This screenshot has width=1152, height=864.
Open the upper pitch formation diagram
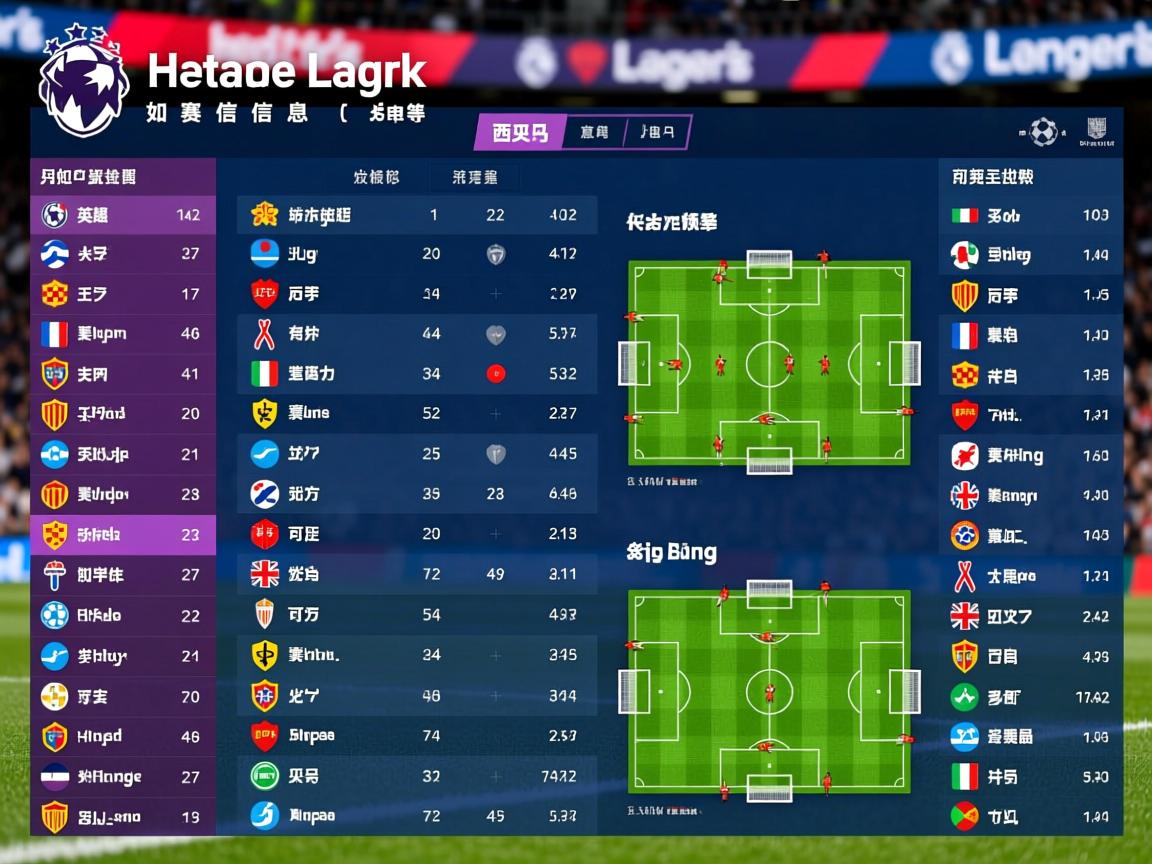click(769, 364)
